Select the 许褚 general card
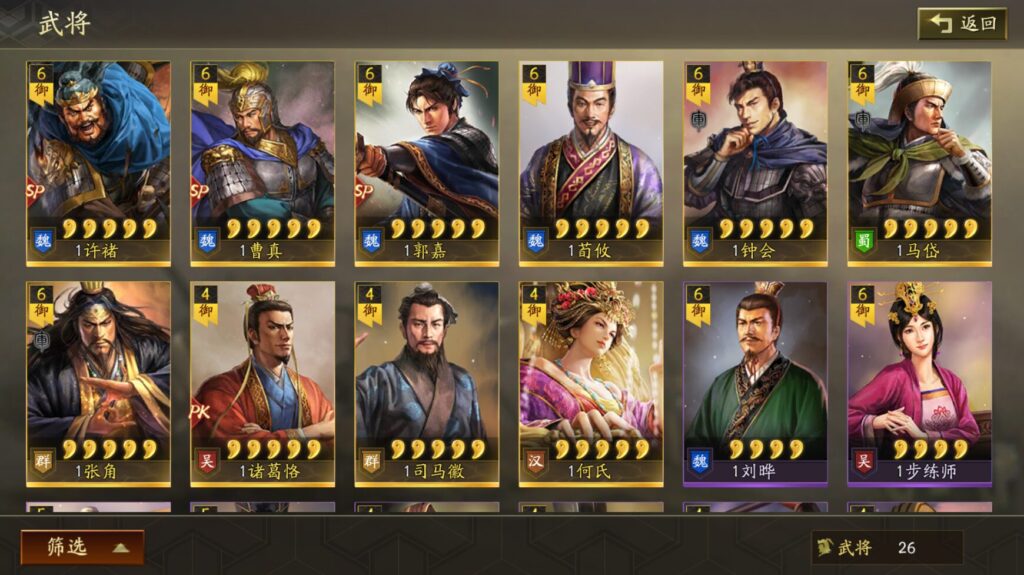 [x=98, y=163]
